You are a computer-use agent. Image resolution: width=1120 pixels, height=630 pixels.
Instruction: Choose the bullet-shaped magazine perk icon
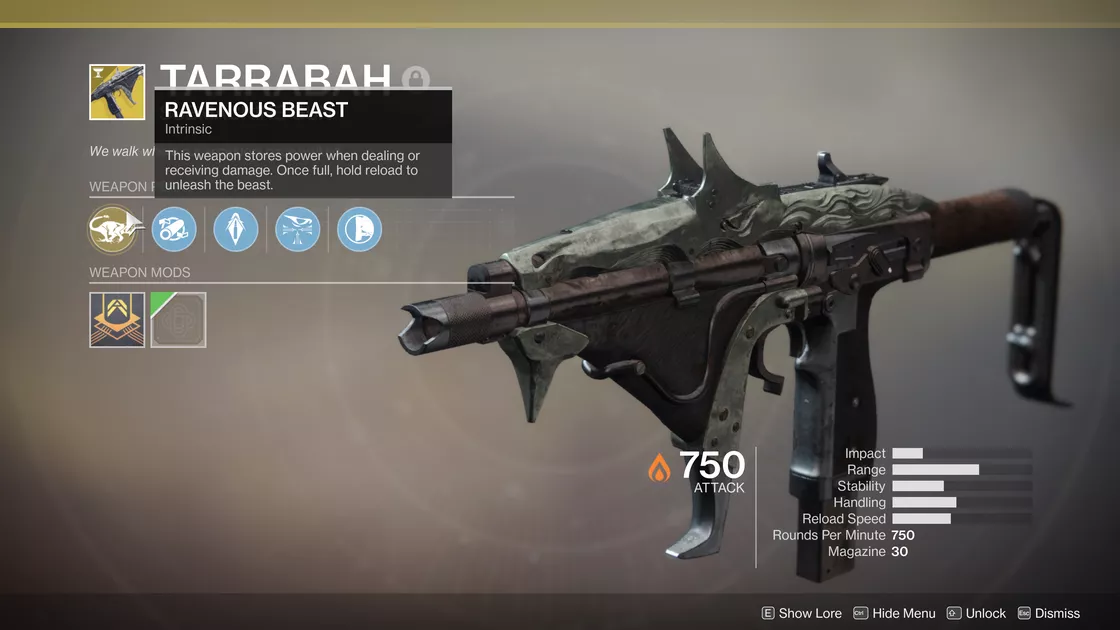[236, 230]
